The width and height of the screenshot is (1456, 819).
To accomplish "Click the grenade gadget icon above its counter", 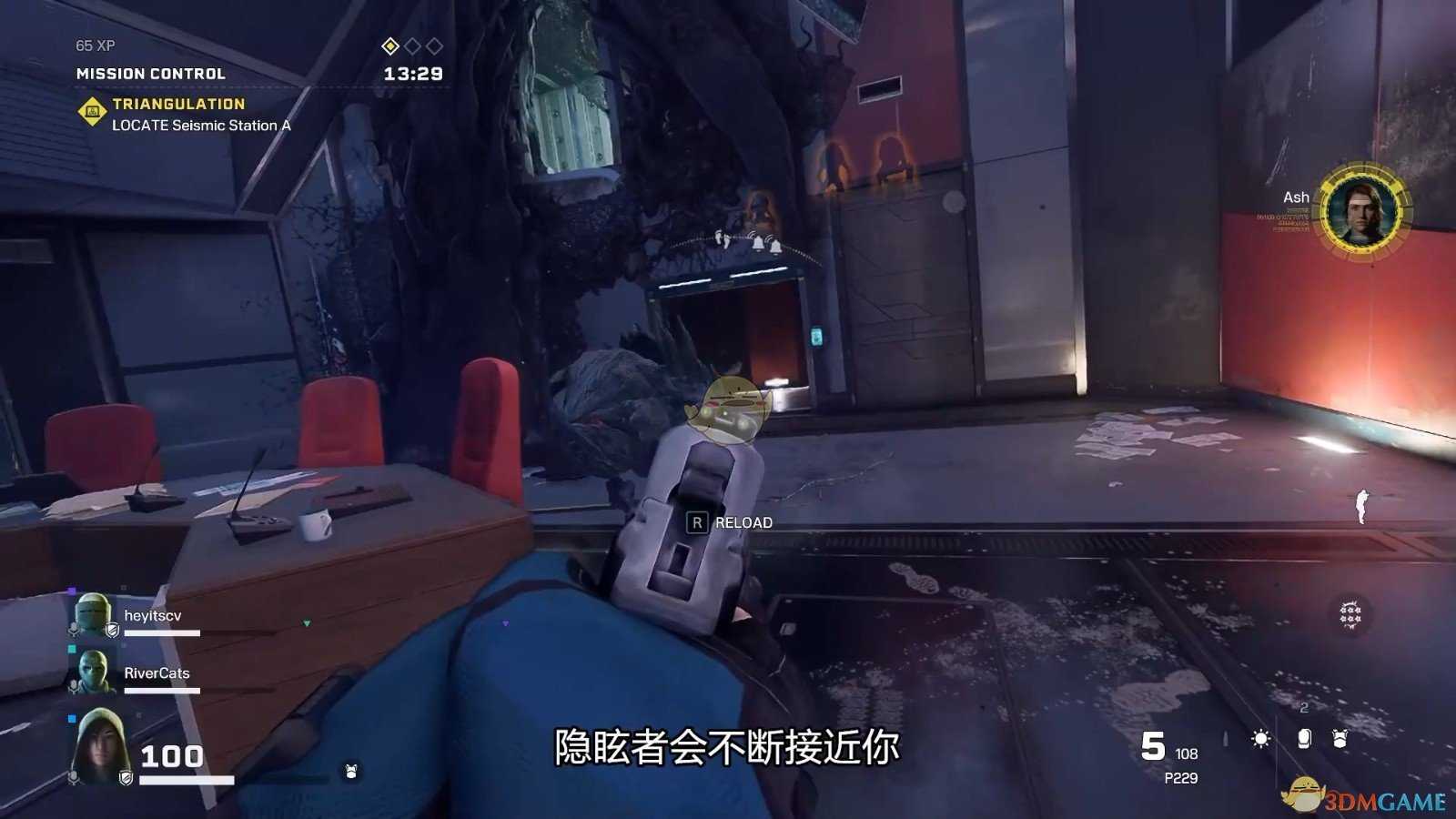I will click(x=1305, y=739).
